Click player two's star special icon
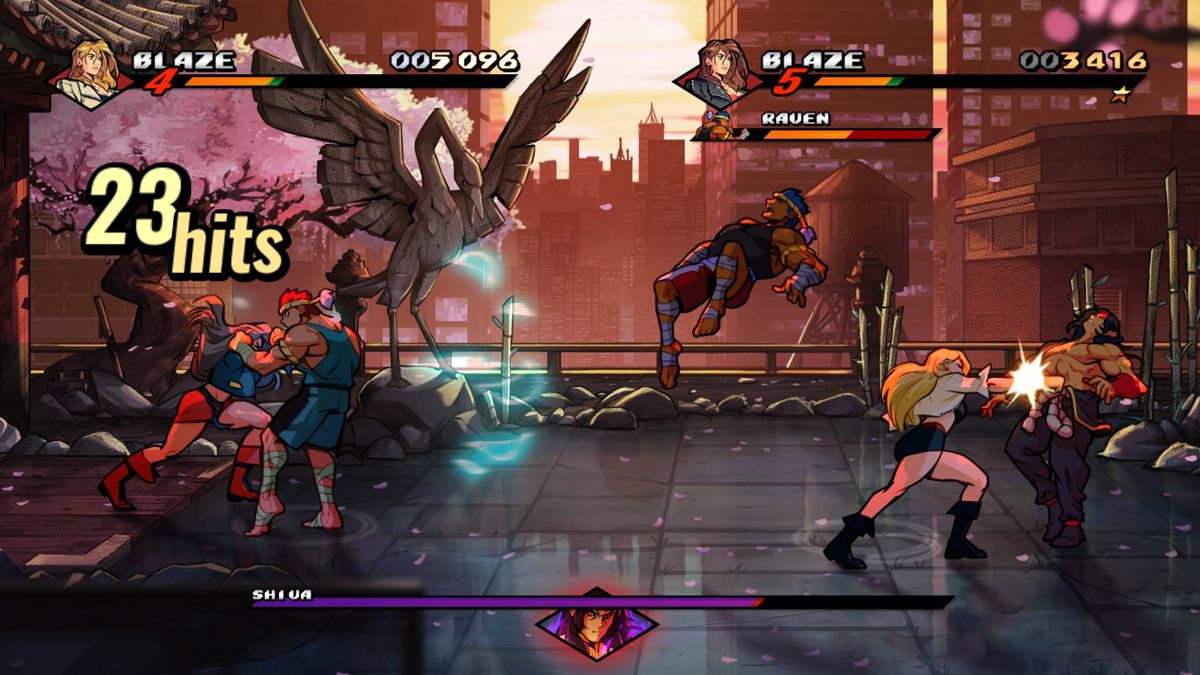Image resolution: width=1200 pixels, height=675 pixels. [x=1123, y=94]
